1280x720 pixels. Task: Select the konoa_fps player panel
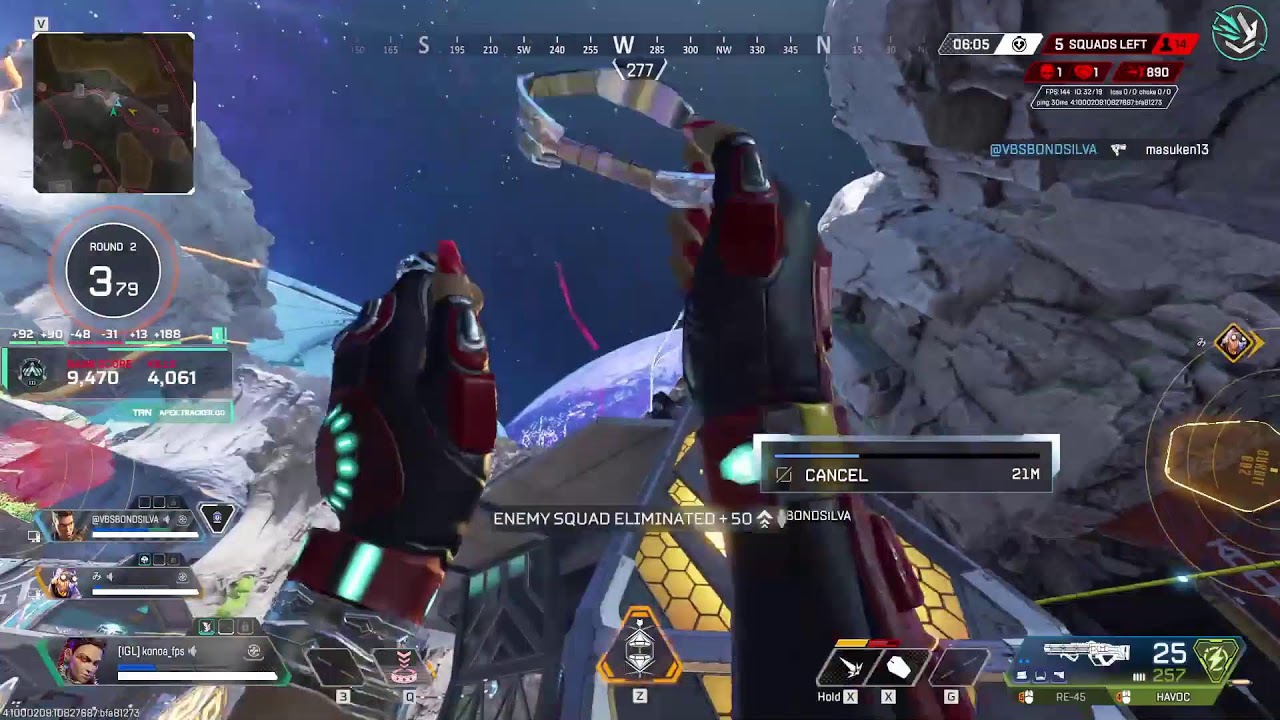(170, 659)
